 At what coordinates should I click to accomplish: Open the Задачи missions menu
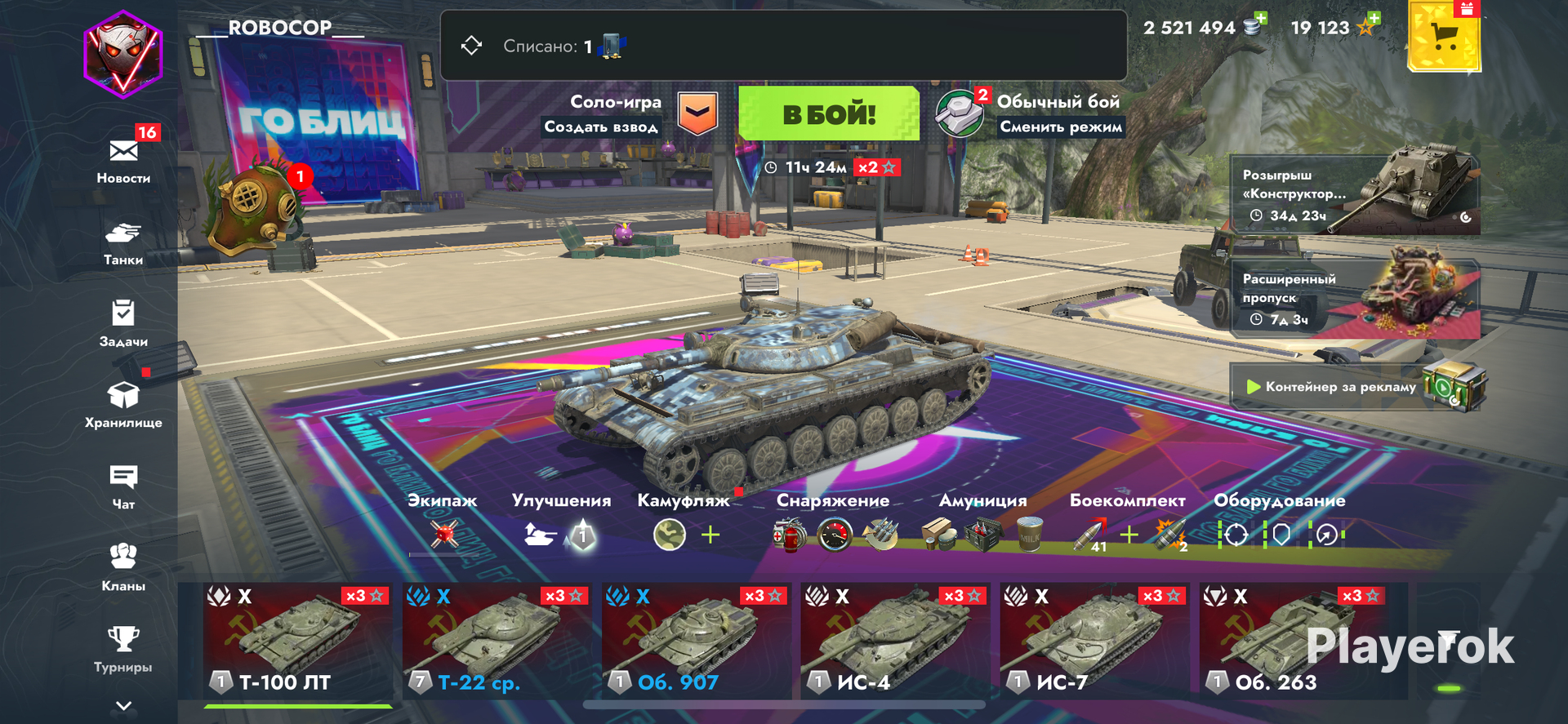(x=123, y=323)
